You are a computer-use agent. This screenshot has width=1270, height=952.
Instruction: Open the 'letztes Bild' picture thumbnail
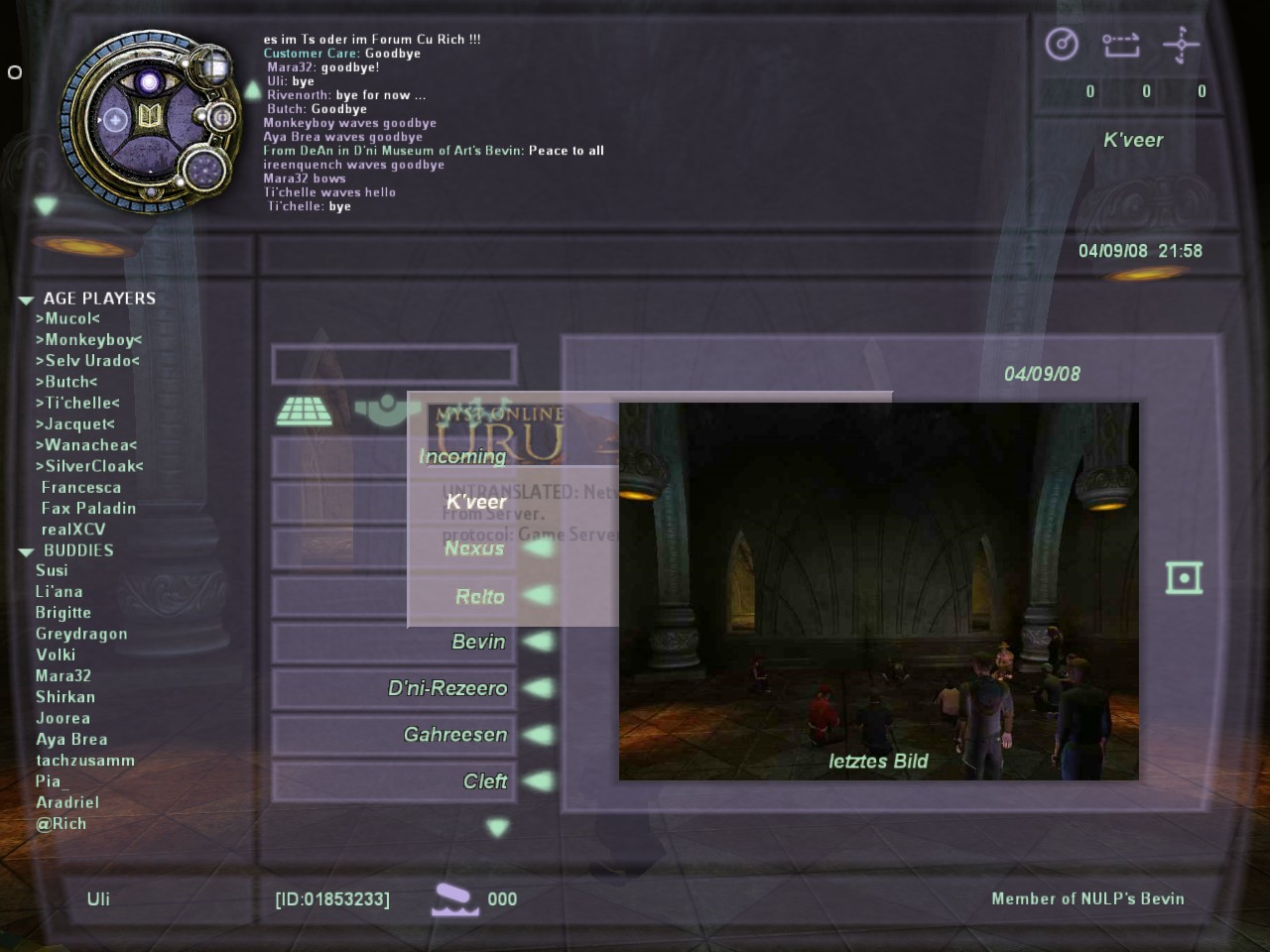878,591
